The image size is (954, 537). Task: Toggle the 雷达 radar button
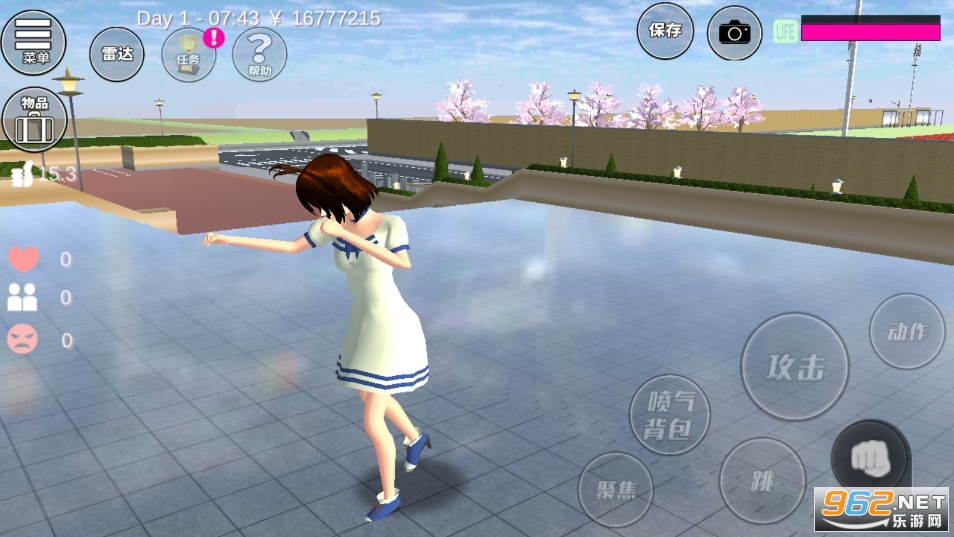(117, 54)
